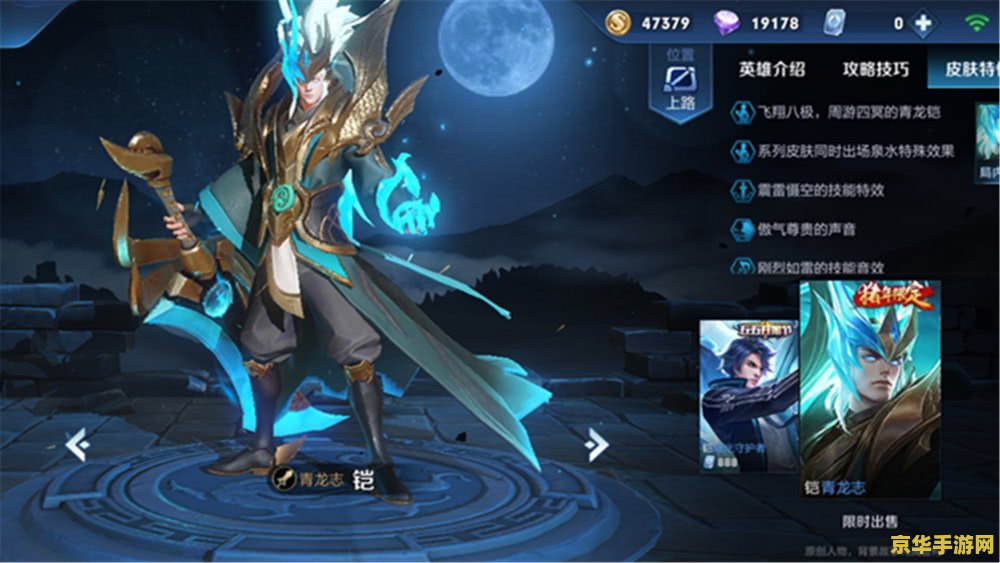Select the blue-haired 888 ticket skin card
The image size is (1000, 563).
(748, 395)
